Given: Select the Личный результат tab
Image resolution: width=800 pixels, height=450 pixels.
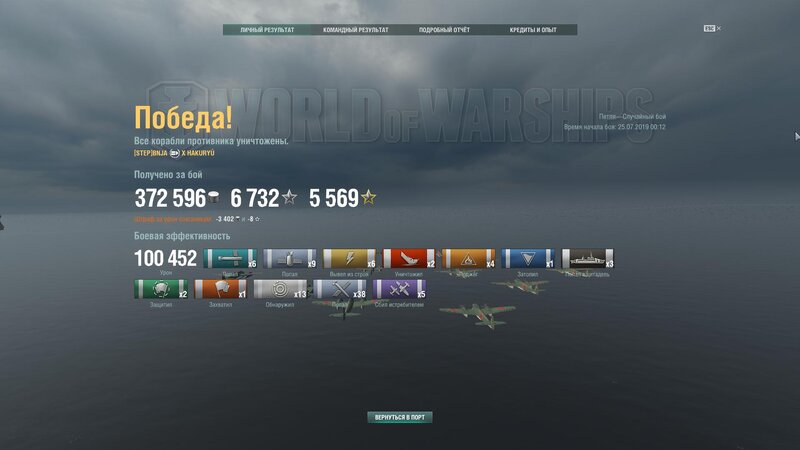Looking at the screenshot, I should point(267,30).
